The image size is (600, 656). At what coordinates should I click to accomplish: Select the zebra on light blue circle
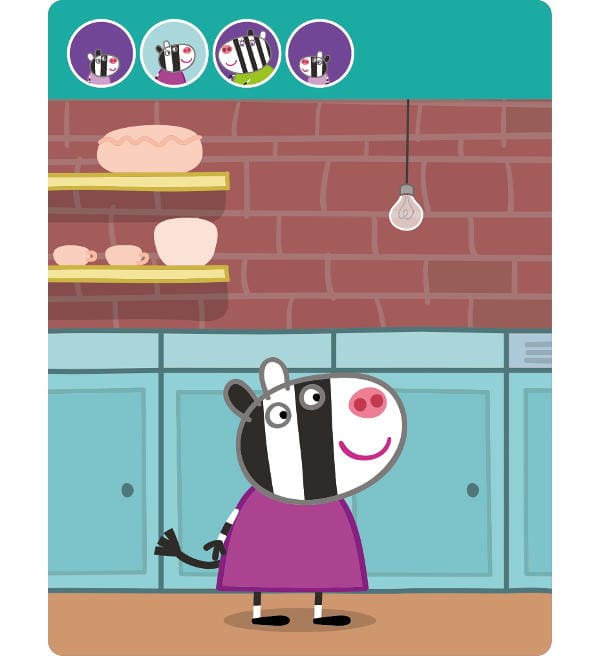tap(174, 53)
